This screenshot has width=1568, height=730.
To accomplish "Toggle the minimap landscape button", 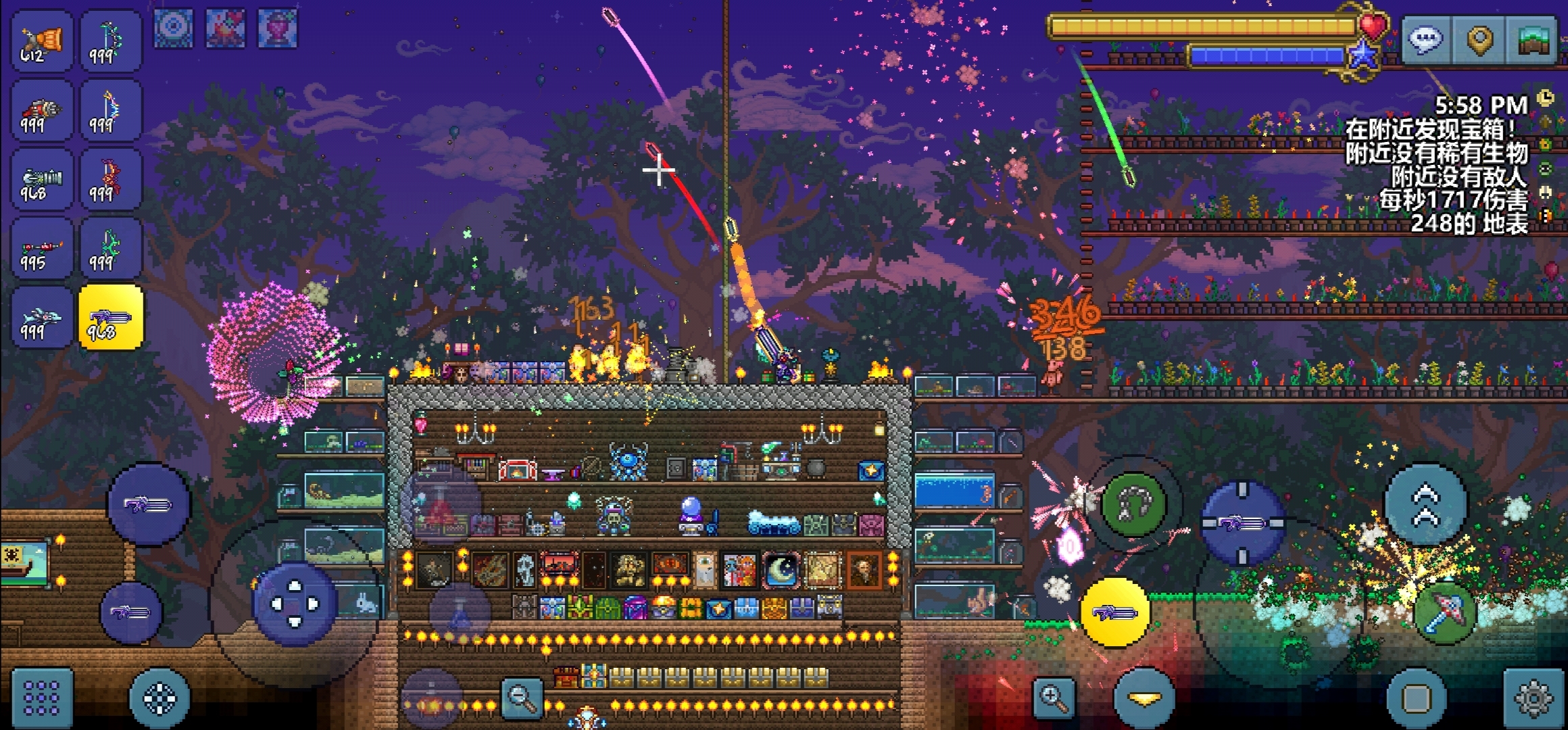I will click(1534, 39).
